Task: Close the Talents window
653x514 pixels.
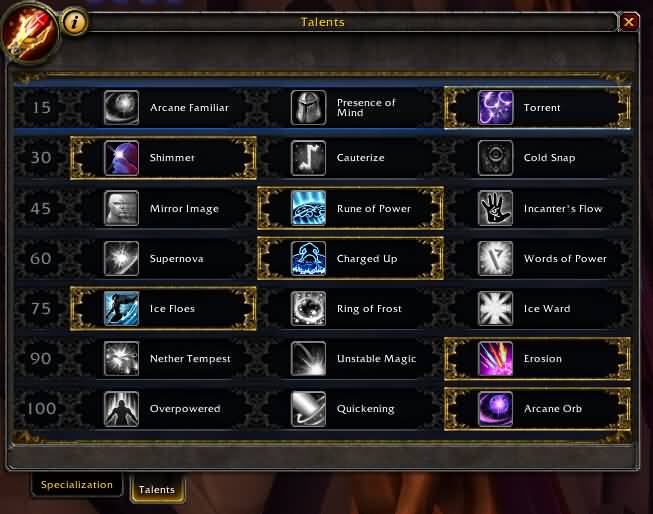Action: tap(629, 21)
